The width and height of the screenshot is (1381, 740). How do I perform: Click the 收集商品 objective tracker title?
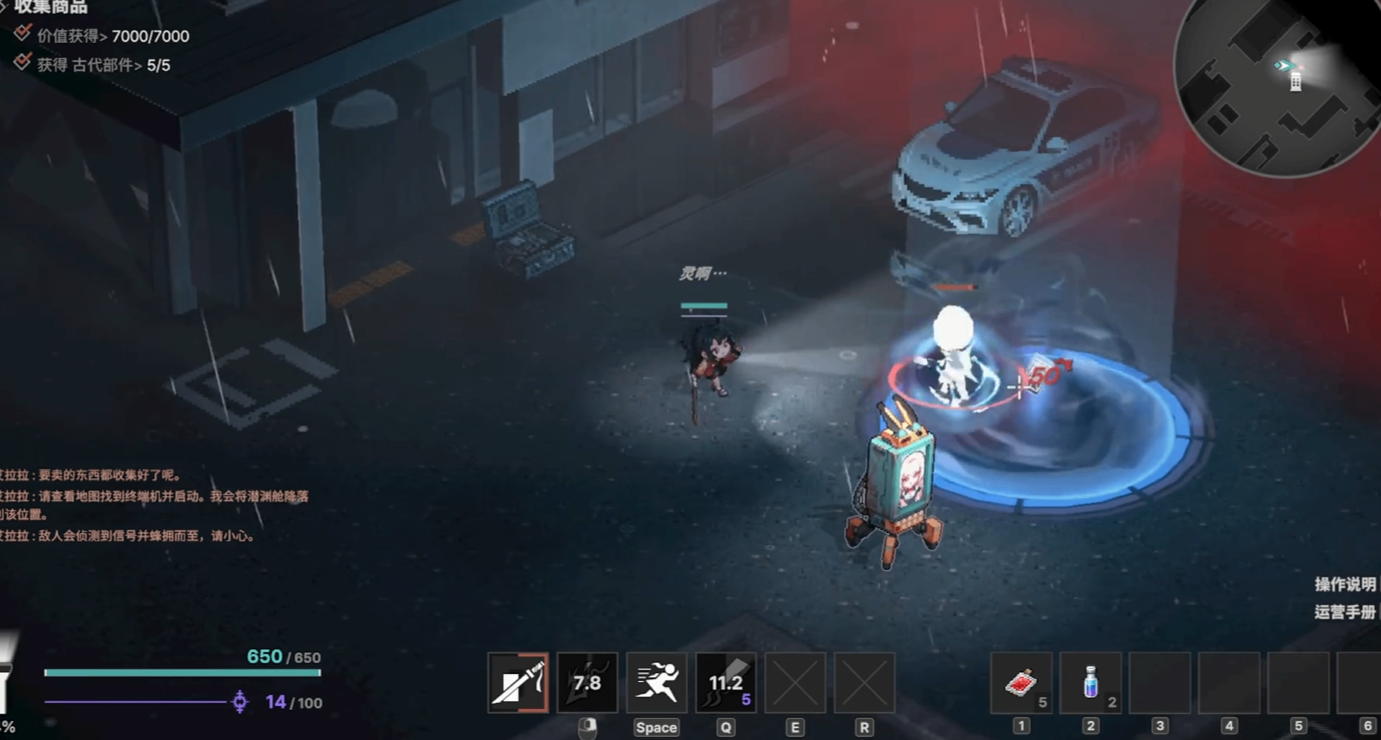click(x=51, y=8)
